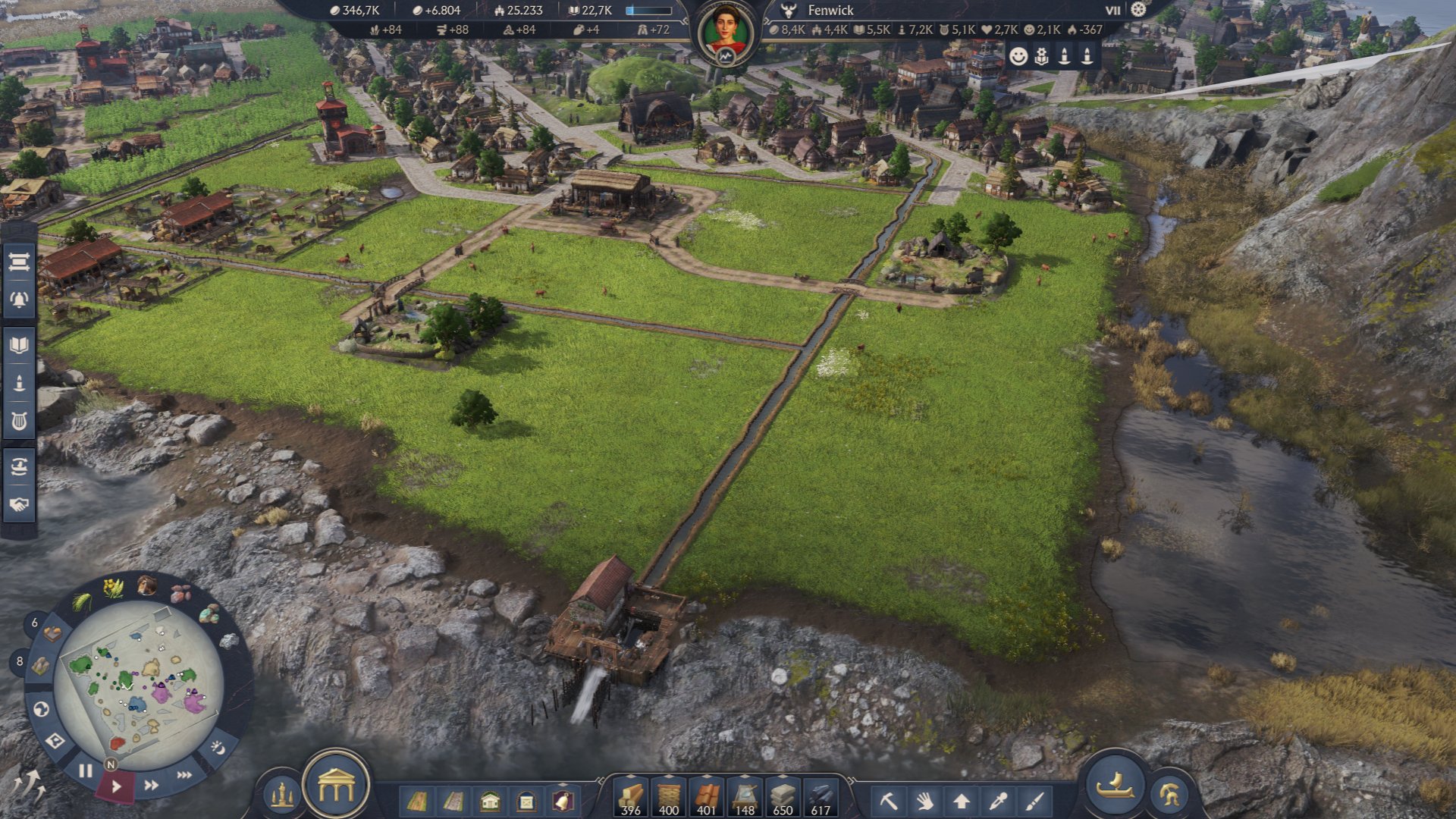Open the notifications bell panel
The height and width of the screenshot is (819, 1456).
pyautogui.click(x=19, y=300)
